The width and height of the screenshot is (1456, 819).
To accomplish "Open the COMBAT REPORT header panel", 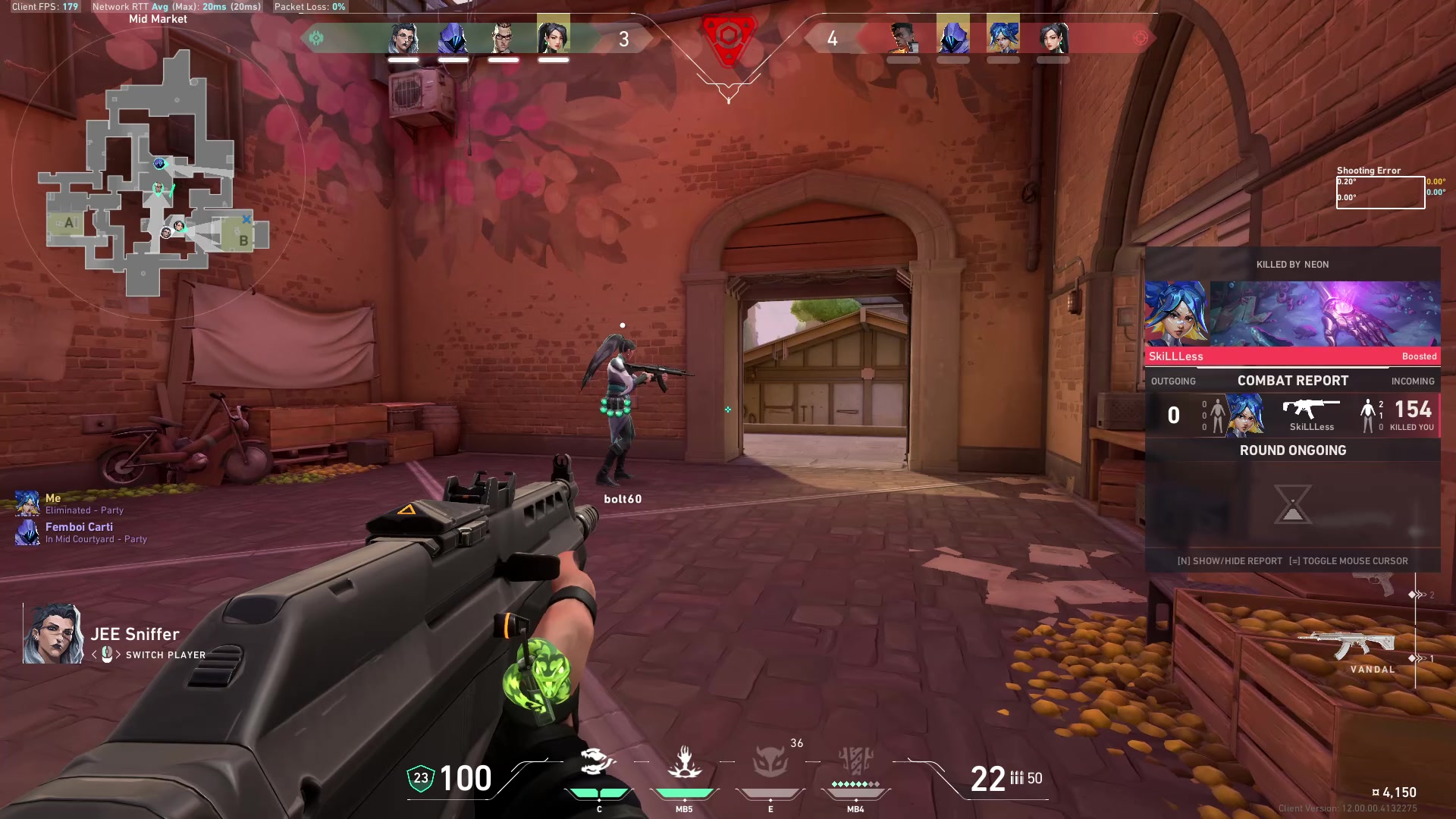I will click(1292, 381).
